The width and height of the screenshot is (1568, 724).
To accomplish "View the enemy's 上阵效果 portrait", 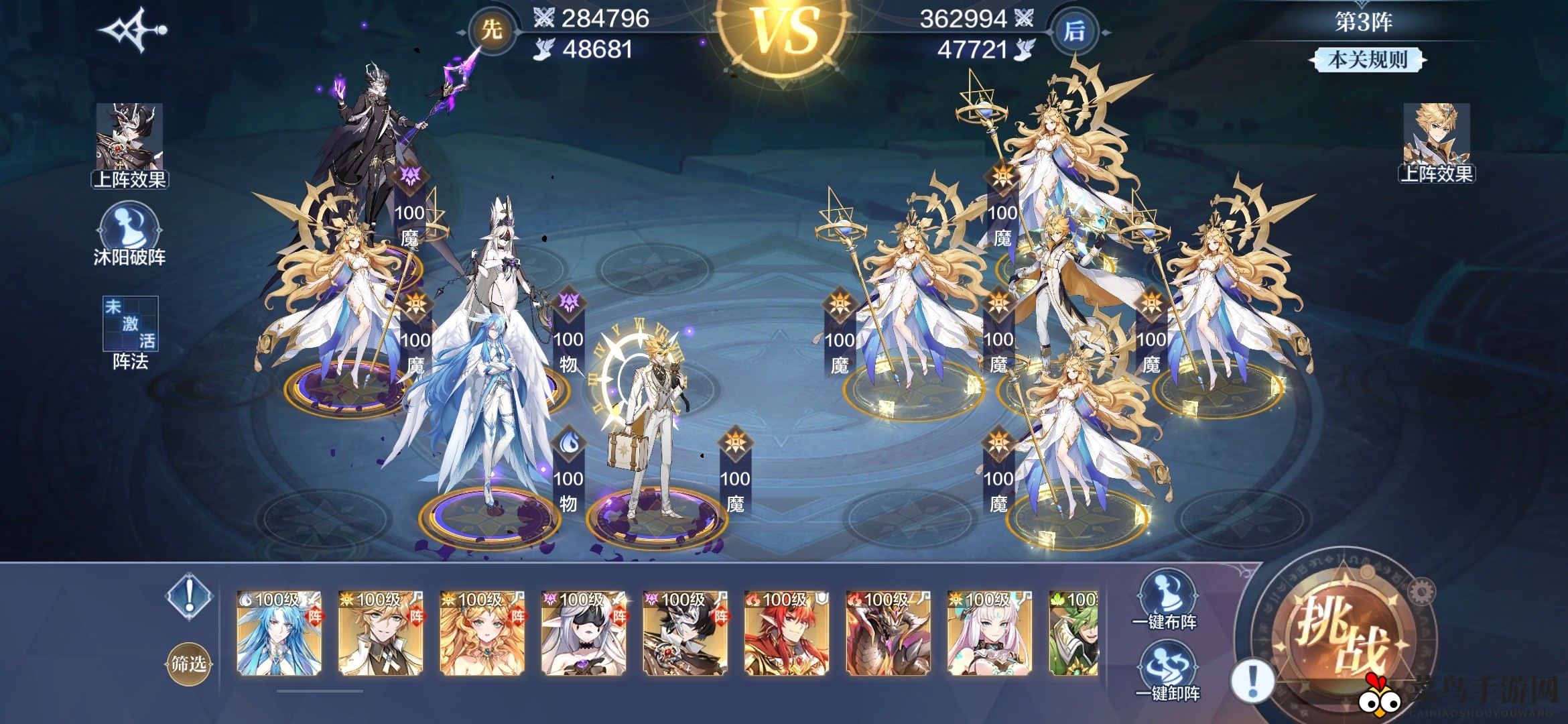I will [1436, 143].
